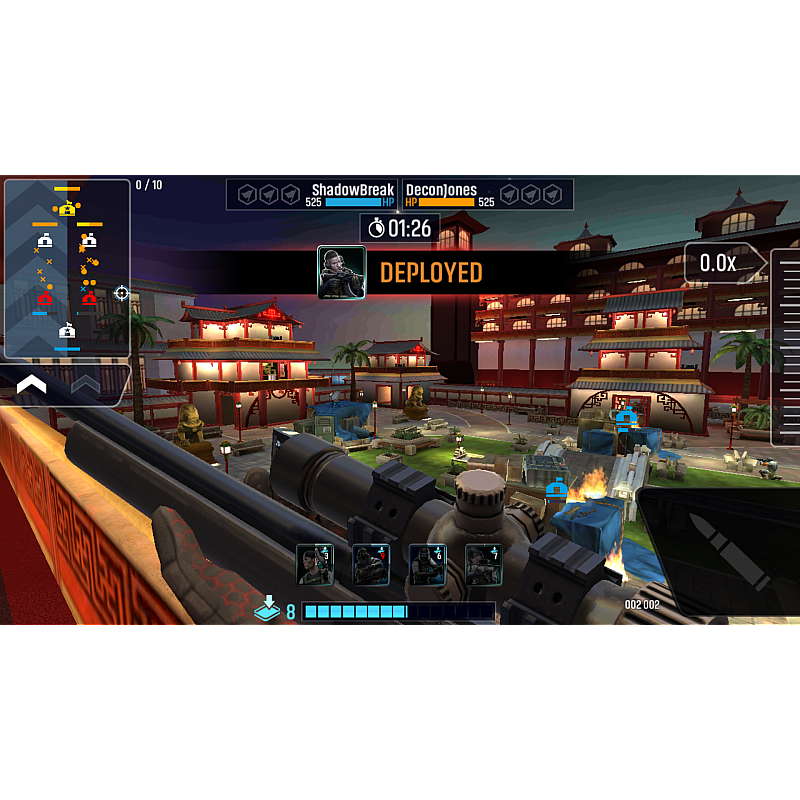Select the yellow enemy base marker on minimap

coord(67,209)
